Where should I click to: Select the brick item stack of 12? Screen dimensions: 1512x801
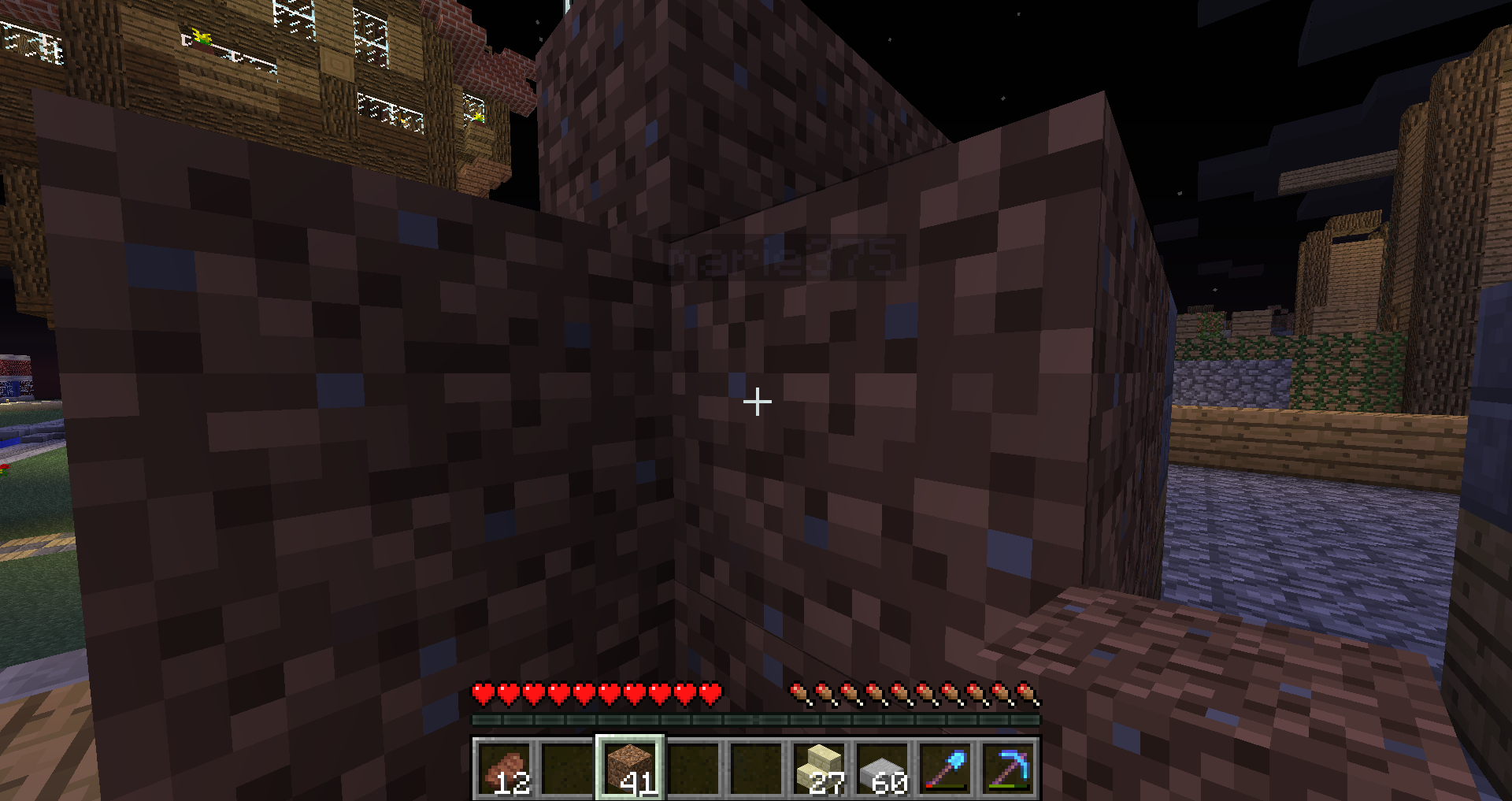click(x=504, y=768)
